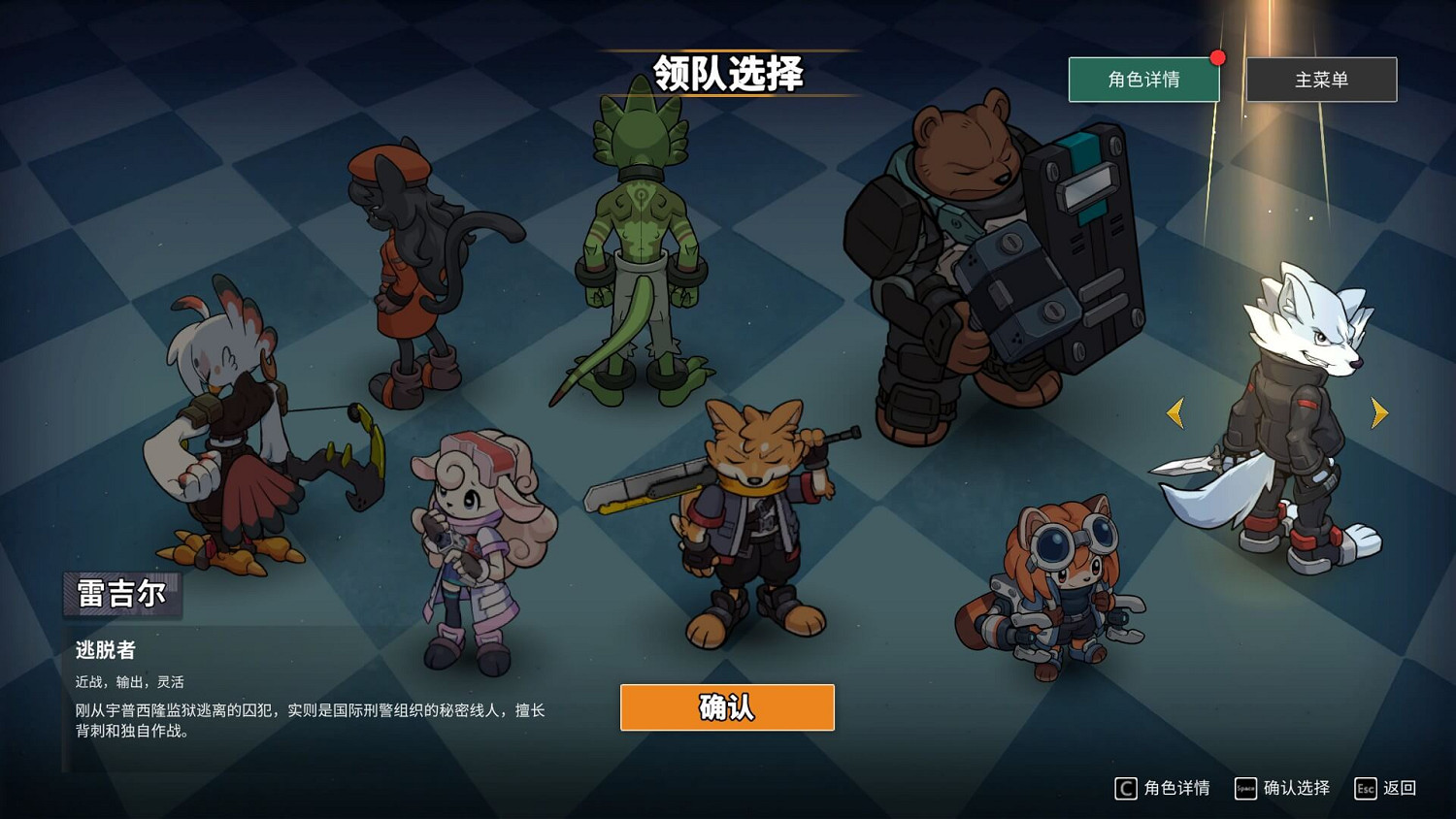
Task: Click the orange confirm bar at screen bottom
Action: 726,707
